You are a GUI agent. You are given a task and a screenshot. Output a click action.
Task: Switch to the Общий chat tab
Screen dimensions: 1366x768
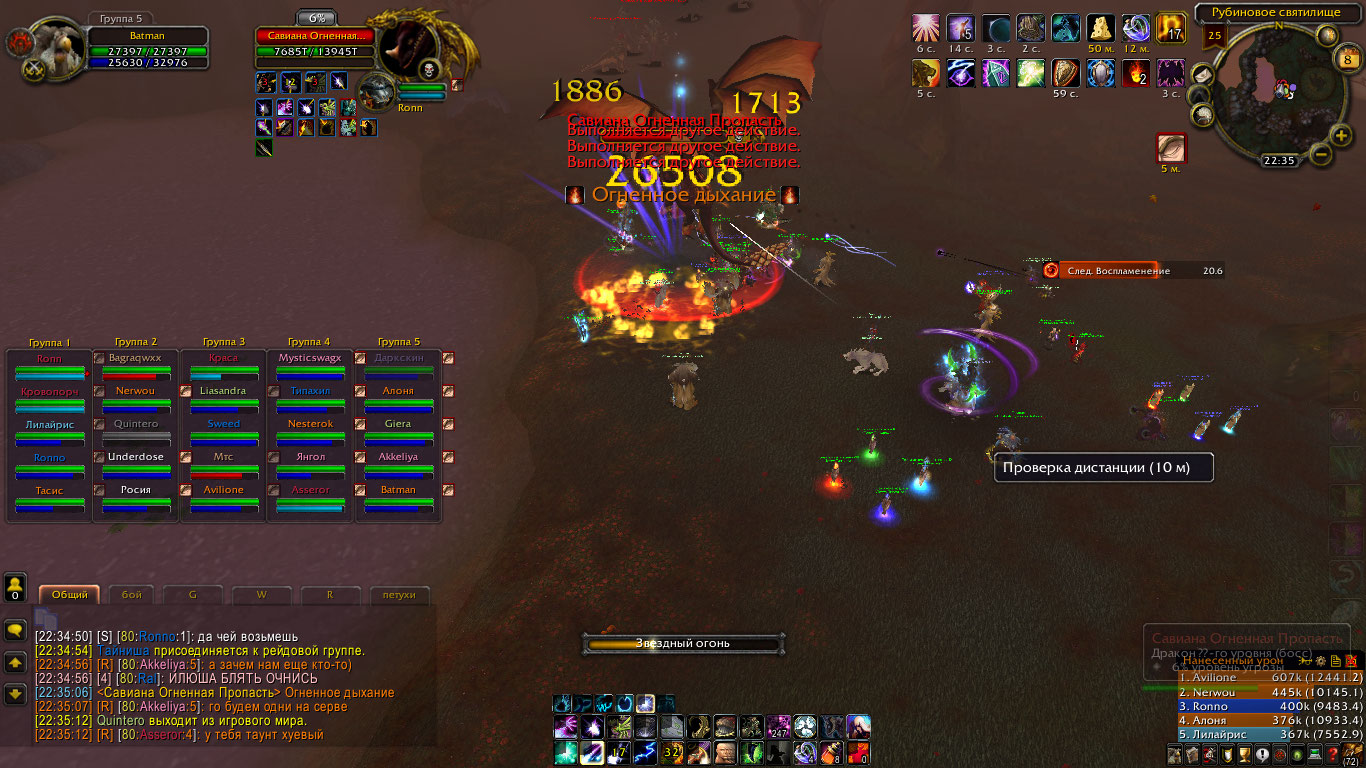pyautogui.click(x=69, y=594)
